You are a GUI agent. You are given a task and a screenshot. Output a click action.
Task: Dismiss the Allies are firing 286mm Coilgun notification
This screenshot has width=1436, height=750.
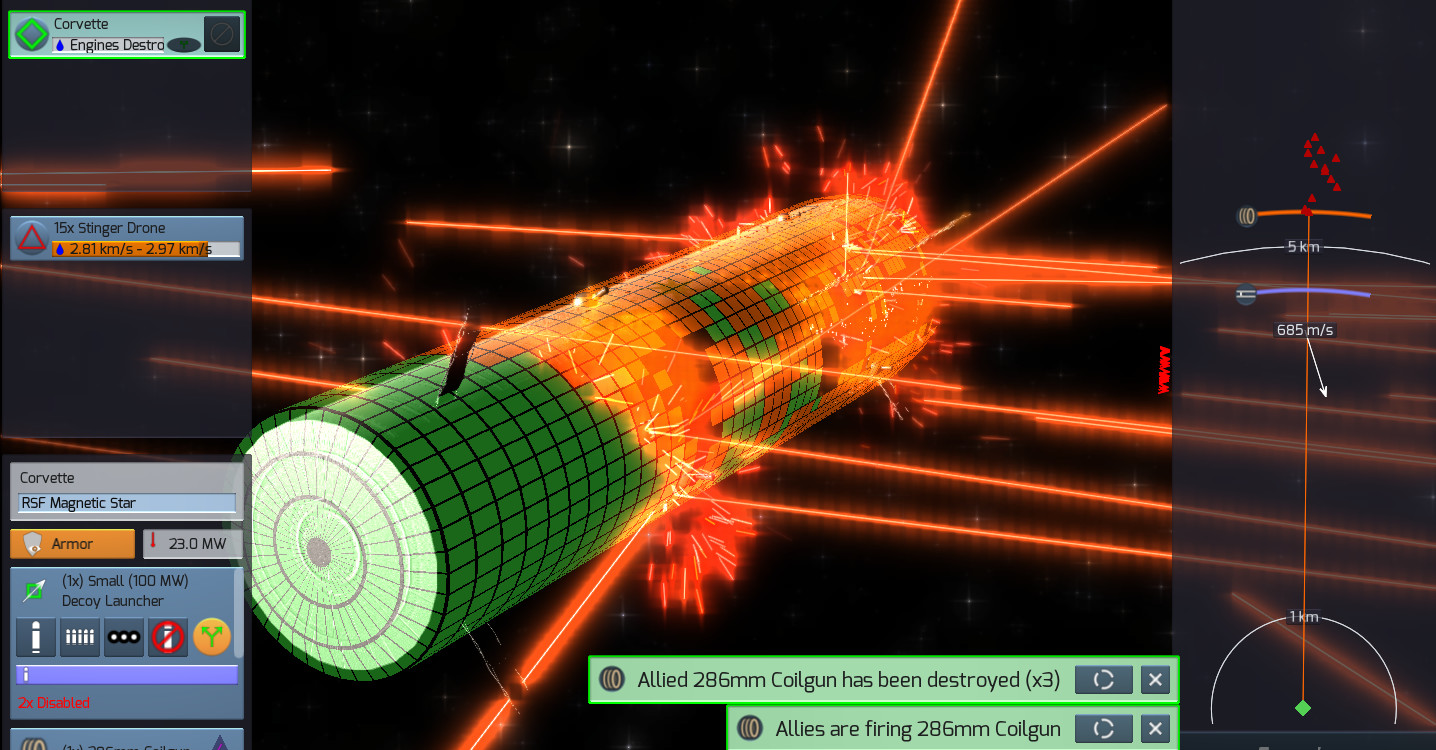(1155, 729)
